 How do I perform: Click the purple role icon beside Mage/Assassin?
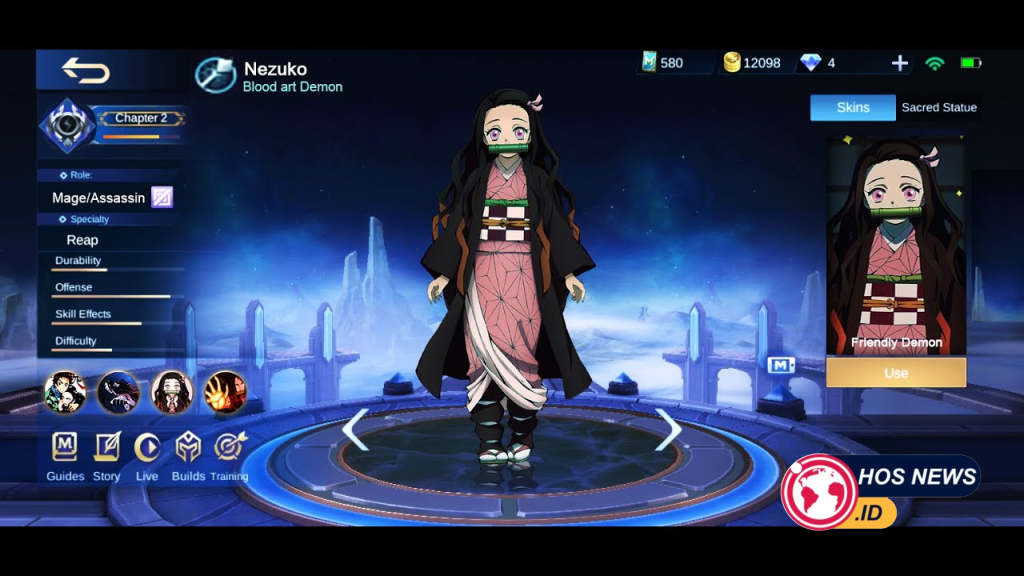click(162, 197)
